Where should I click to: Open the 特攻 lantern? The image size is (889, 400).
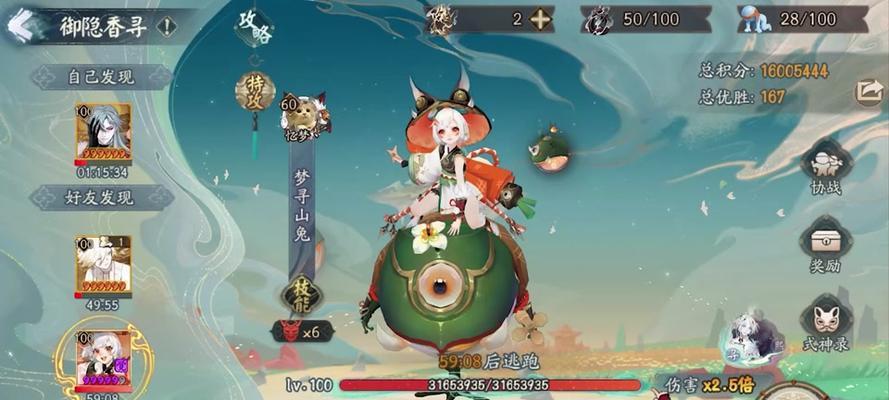[x=254, y=92]
